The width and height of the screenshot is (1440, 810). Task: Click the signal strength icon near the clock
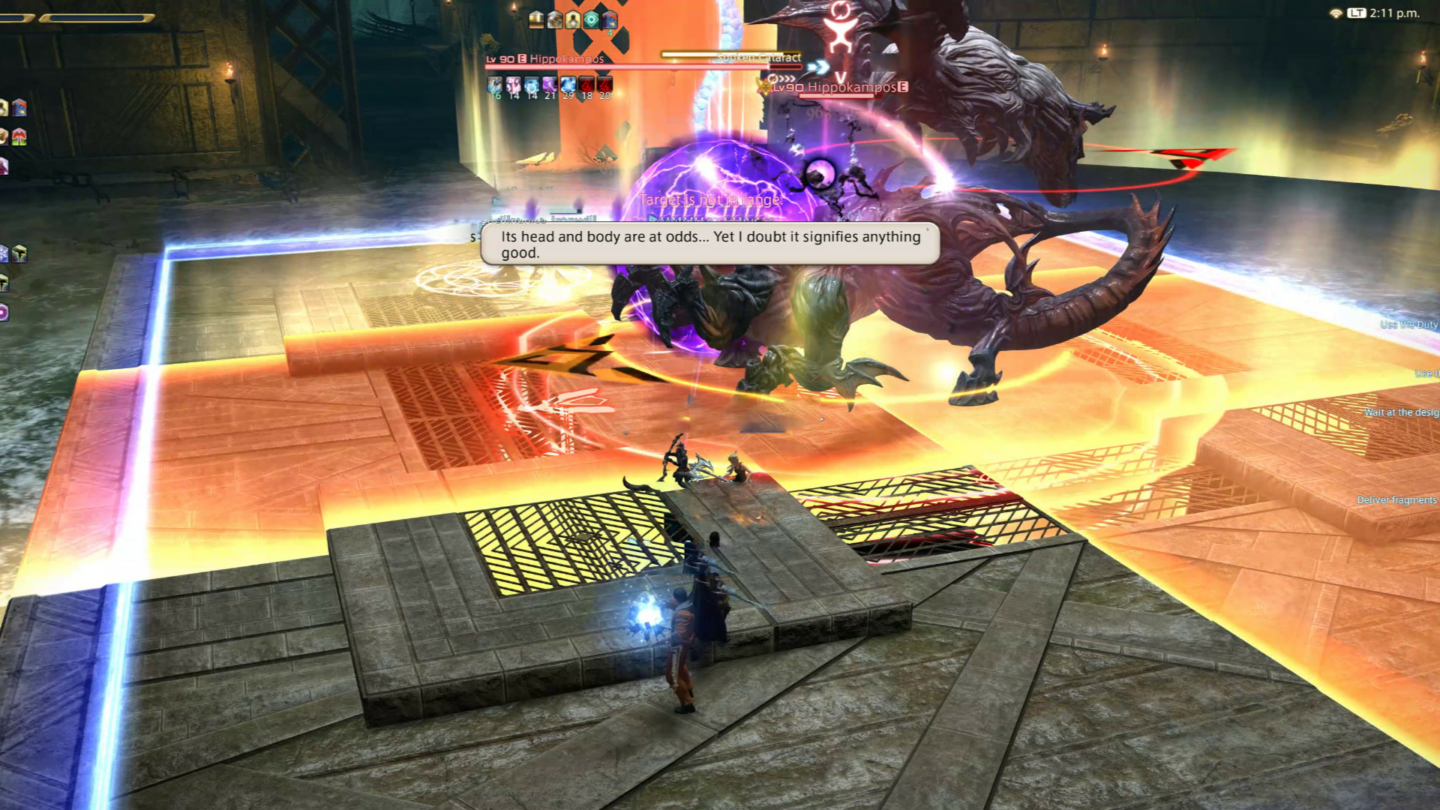[1336, 13]
